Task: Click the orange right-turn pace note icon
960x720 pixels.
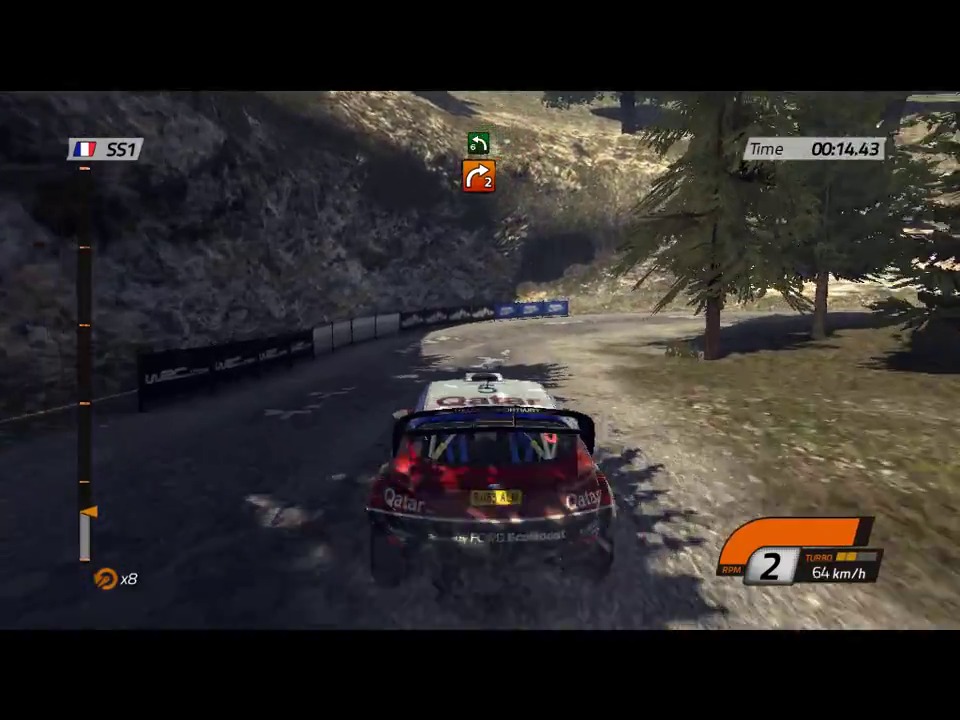Action: click(x=479, y=176)
